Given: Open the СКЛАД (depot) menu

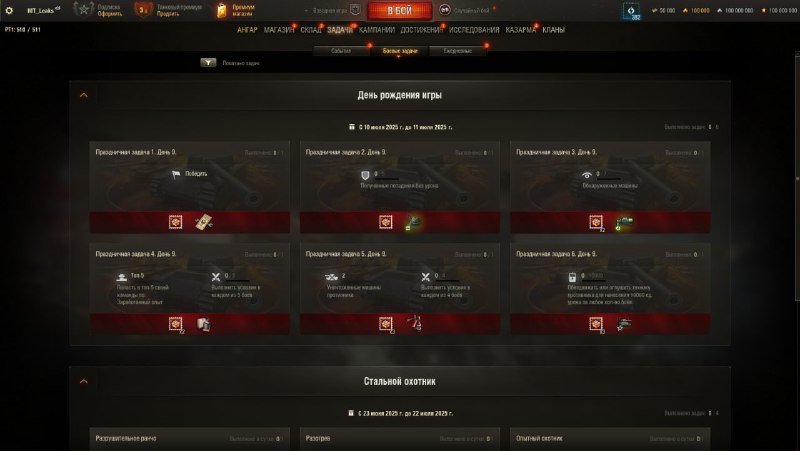Looking at the screenshot, I should pyautogui.click(x=311, y=30).
